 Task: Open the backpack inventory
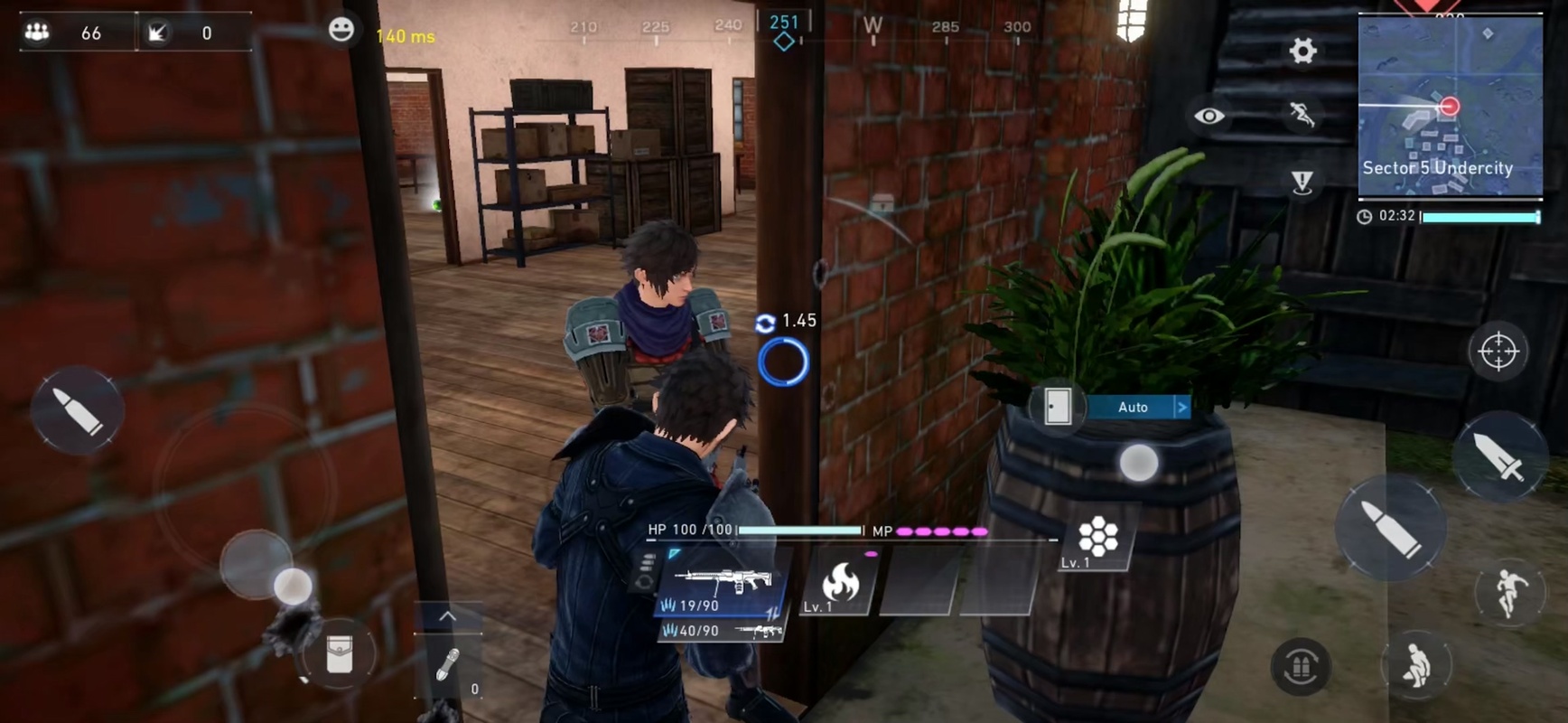point(340,654)
